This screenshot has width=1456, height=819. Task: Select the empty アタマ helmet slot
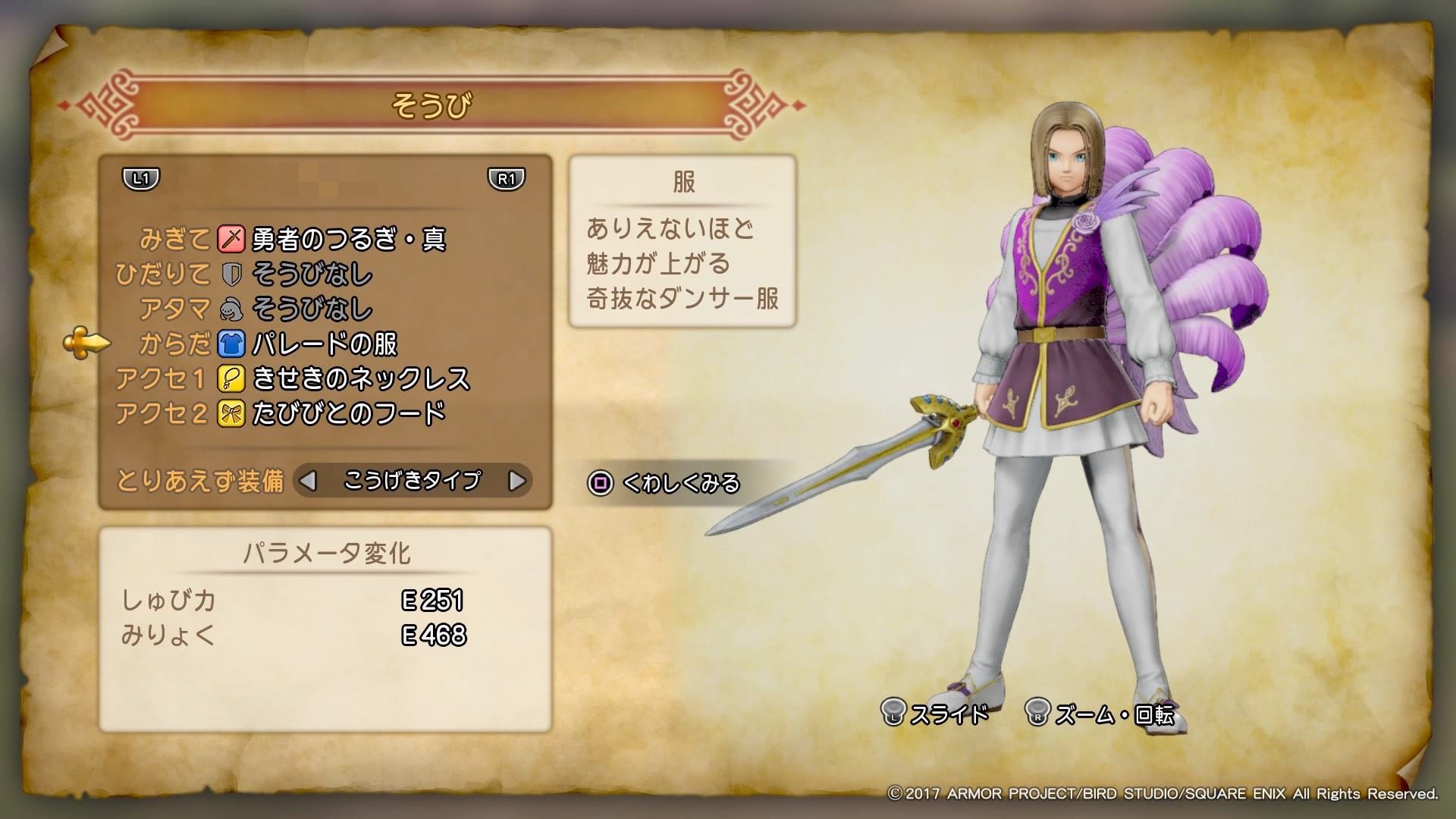point(311,309)
